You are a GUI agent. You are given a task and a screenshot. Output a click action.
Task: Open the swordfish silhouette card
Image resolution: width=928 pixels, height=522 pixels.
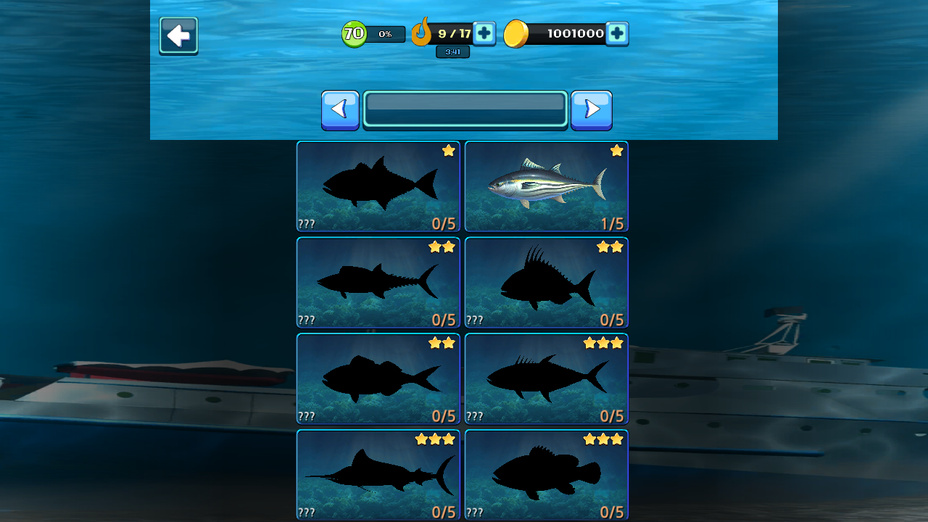pyautogui.click(x=378, y=475)
